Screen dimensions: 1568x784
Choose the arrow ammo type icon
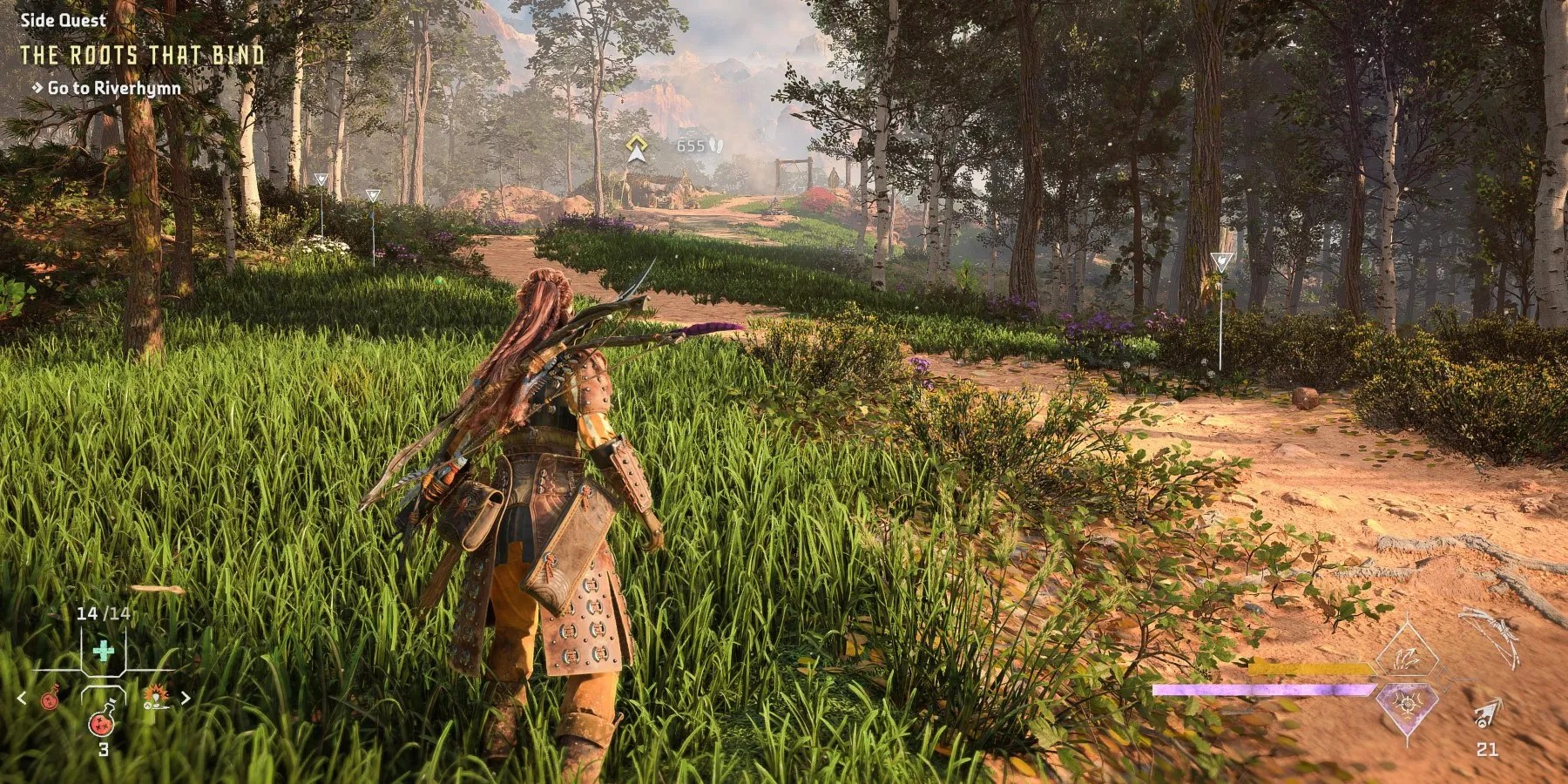pos(1488,714)
